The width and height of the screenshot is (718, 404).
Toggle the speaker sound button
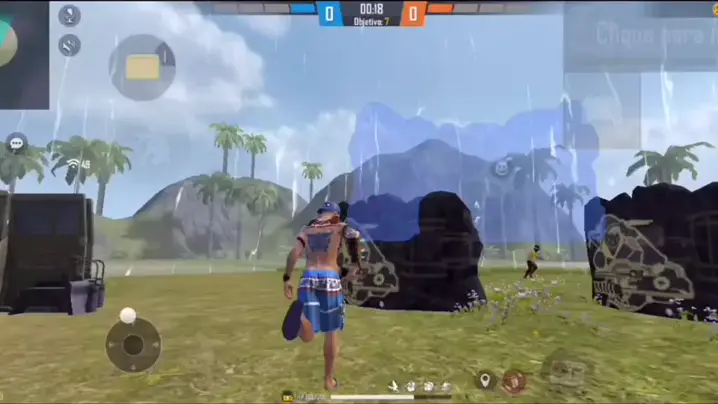(x=70, y=45)
